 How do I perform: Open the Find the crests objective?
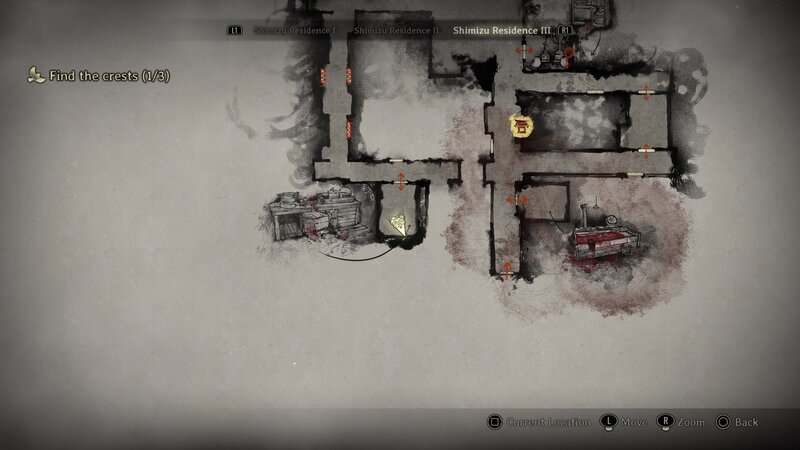(x=98, y=75)
